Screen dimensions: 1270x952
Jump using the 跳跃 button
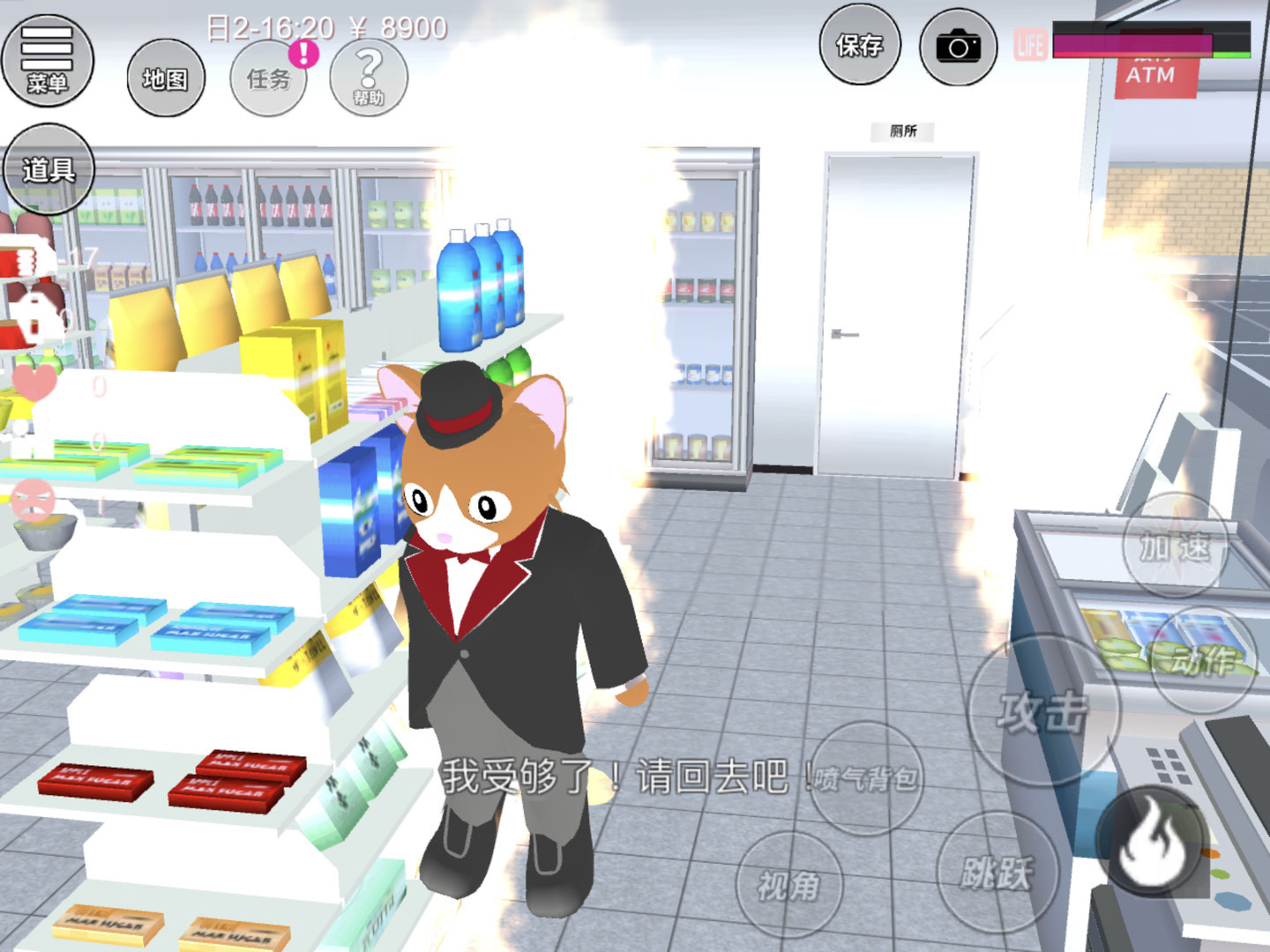tap(997, 873)
